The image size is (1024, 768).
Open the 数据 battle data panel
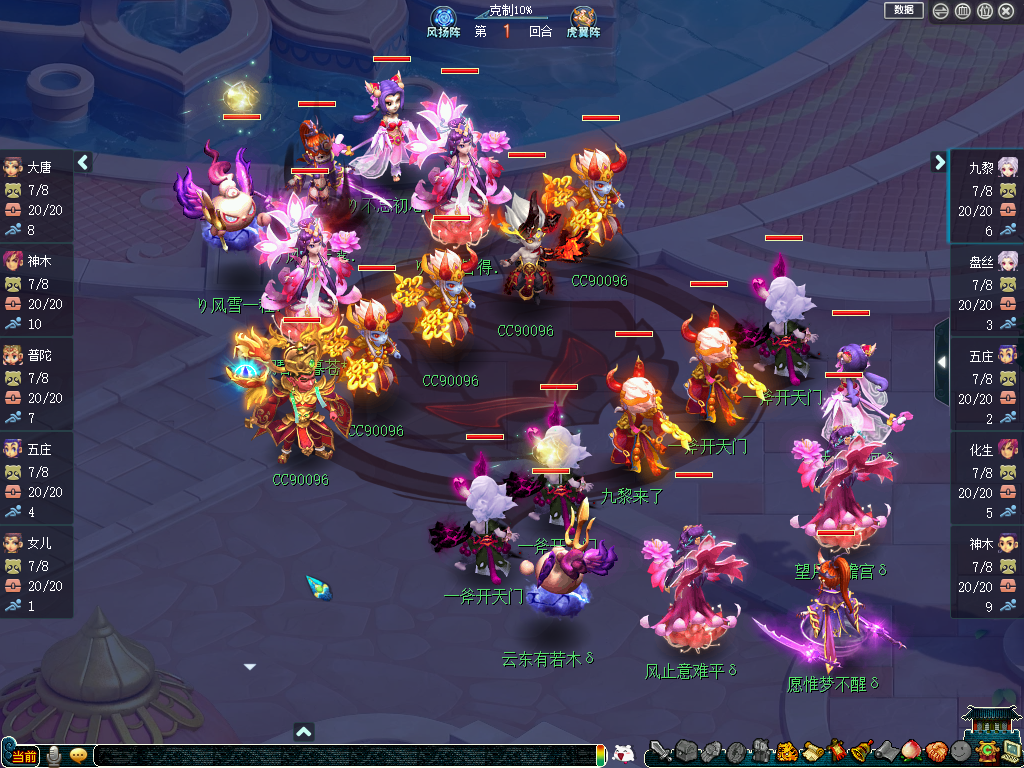click(x=903, y=10)
